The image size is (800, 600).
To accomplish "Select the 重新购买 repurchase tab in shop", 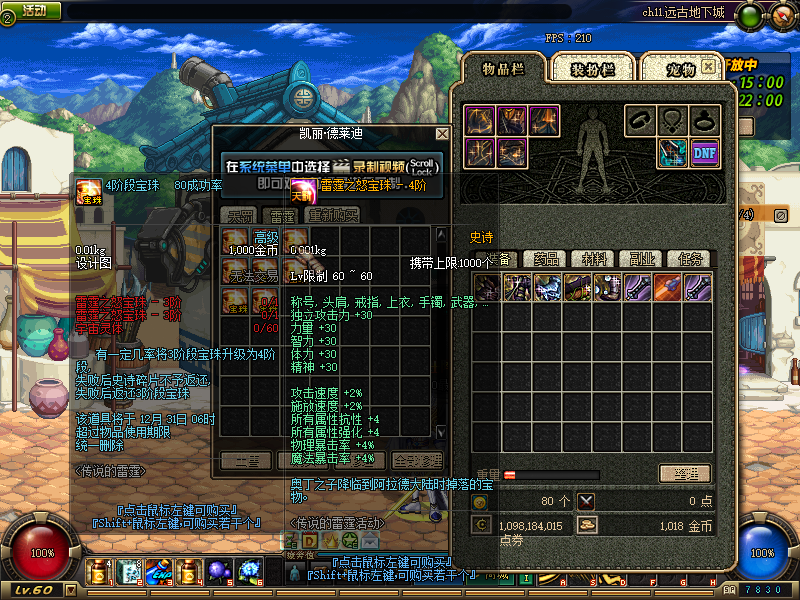I will (333, 215).
